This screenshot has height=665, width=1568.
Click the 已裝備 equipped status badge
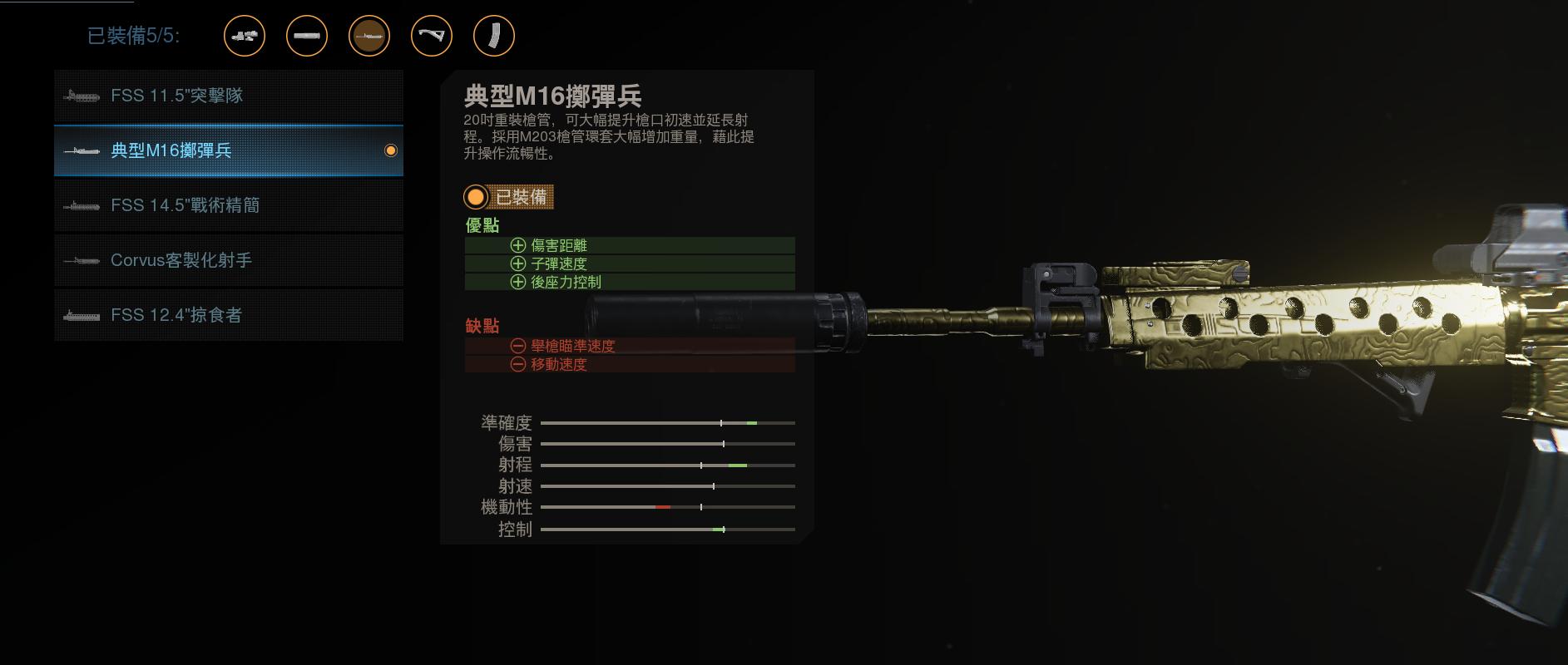tap(511, 198)
